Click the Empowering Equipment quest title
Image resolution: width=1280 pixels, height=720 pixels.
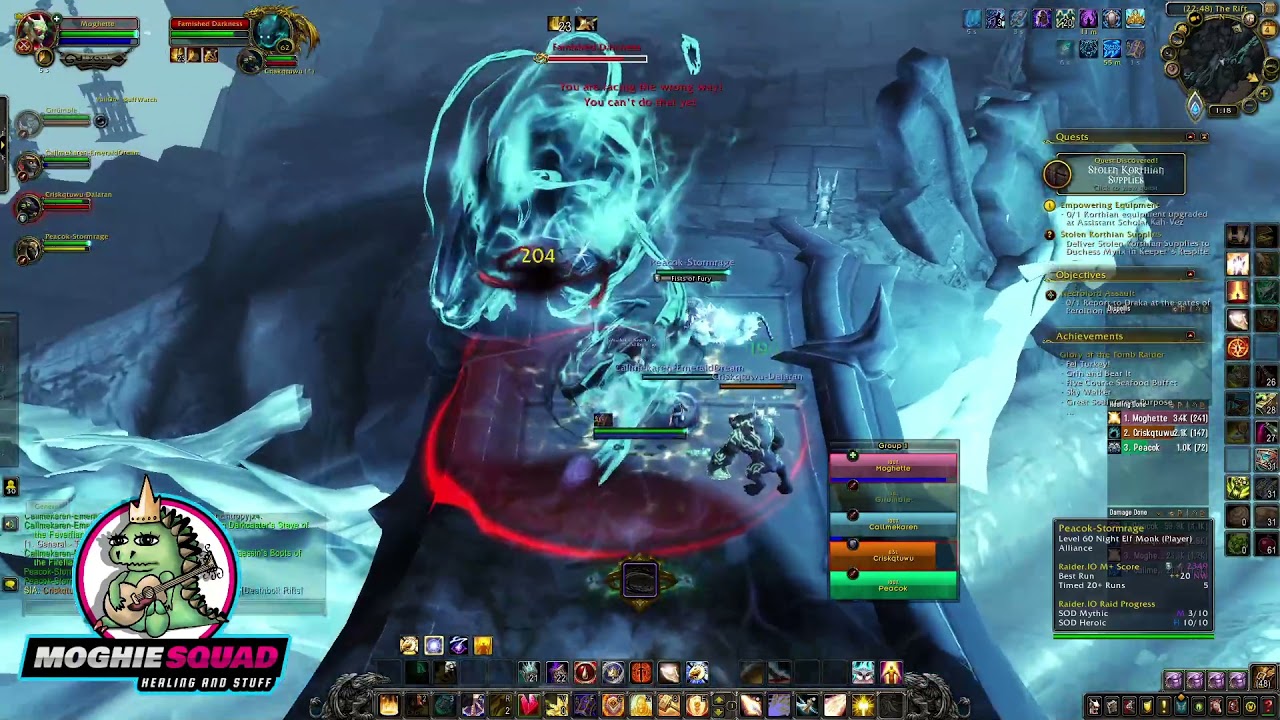1108,206
